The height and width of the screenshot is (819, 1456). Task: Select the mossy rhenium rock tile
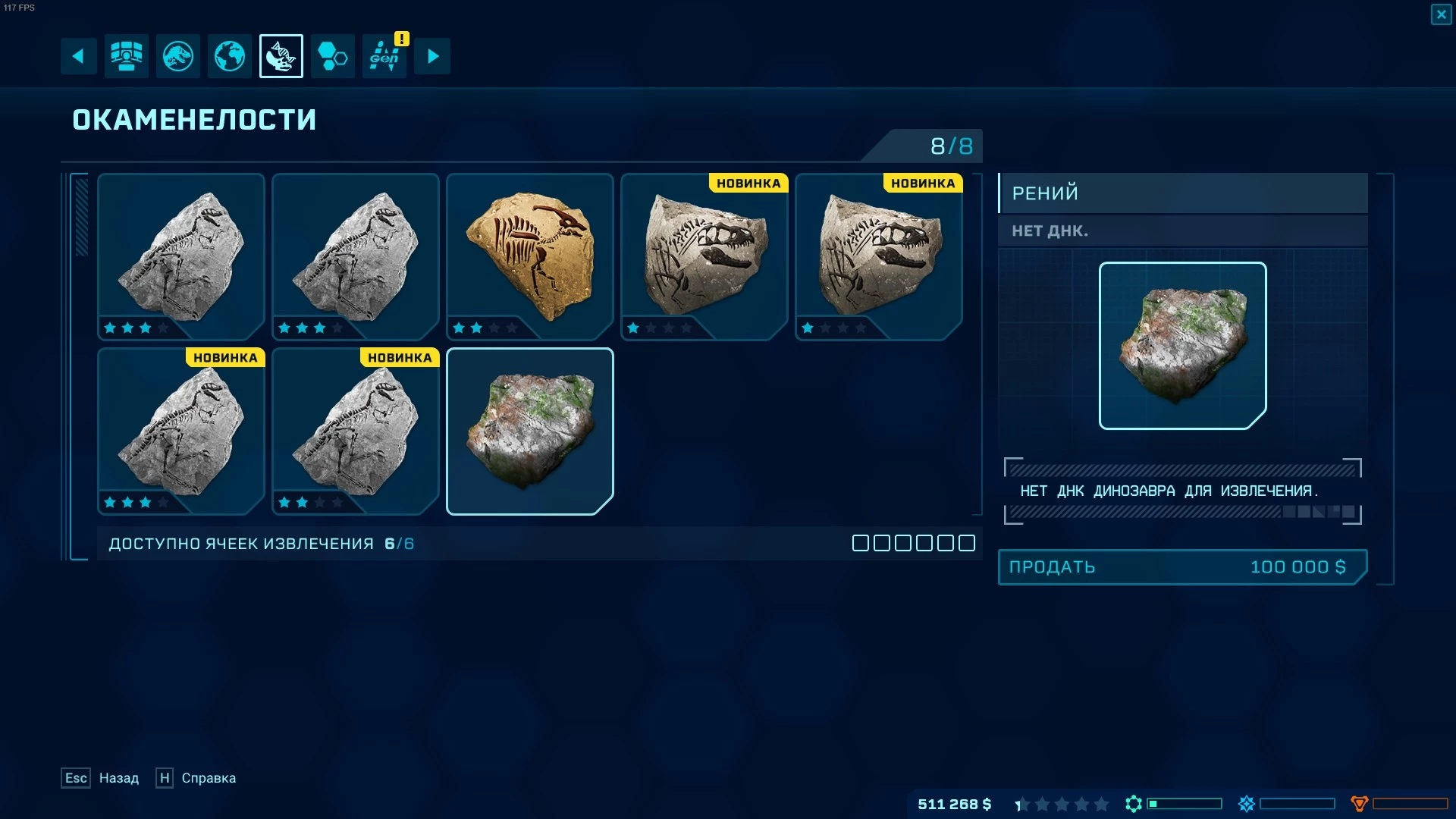coord(530,431)
